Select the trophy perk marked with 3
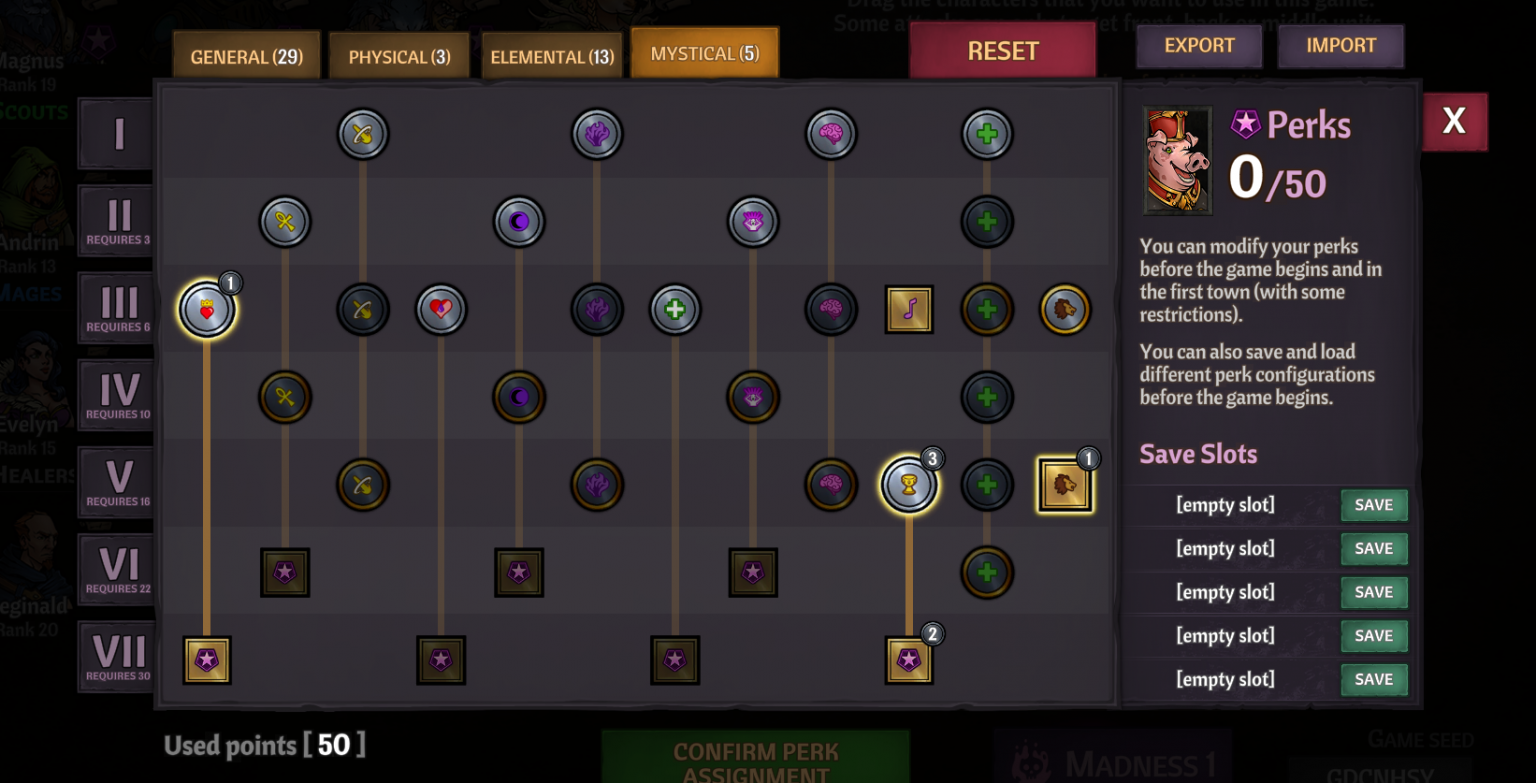 pyautogui.click(x=908, y=484)
